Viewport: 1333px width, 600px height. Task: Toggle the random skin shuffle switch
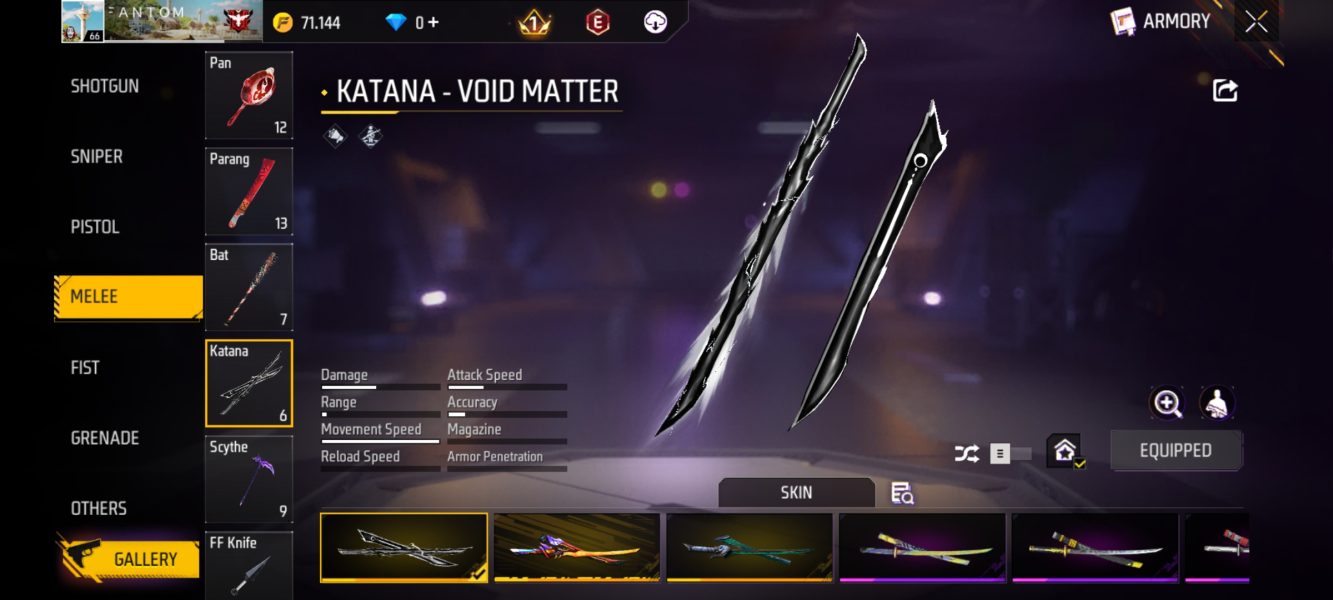(x=1010, y=454)
